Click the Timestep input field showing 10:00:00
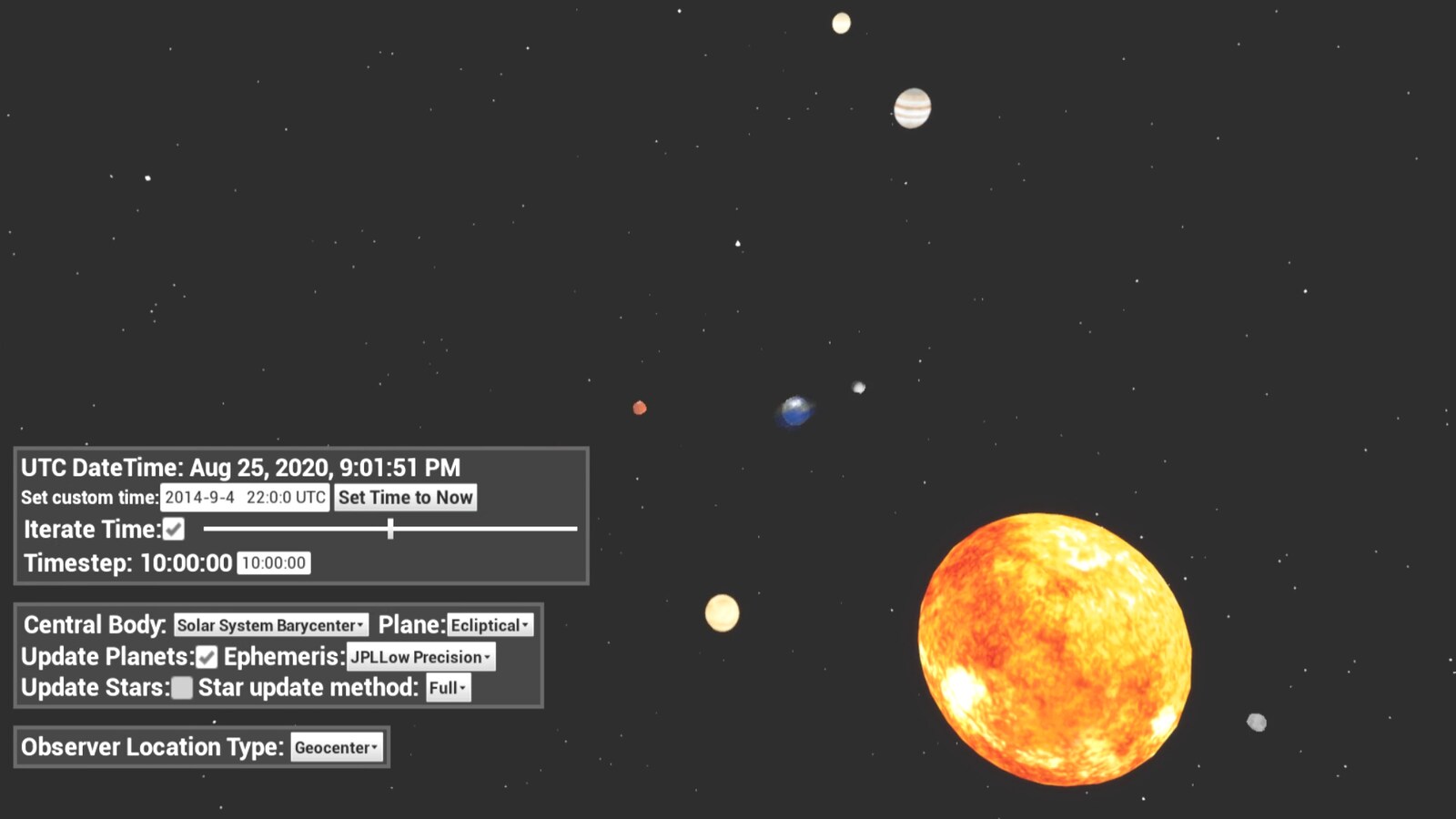1456x819 pixels. (274, 562)
